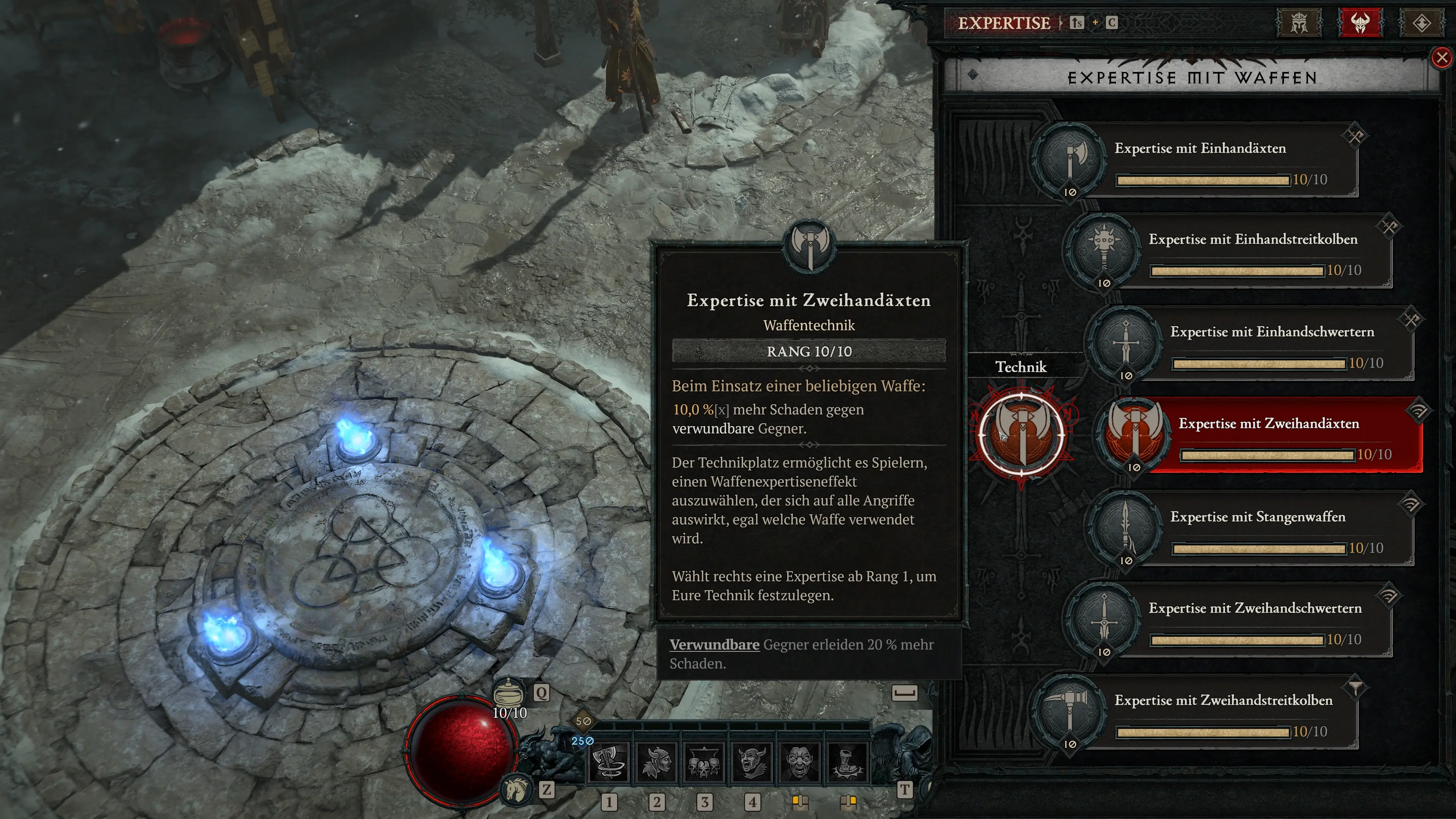
Task: Activate the winged helmet warrior skill
Action: coord(656,761)
